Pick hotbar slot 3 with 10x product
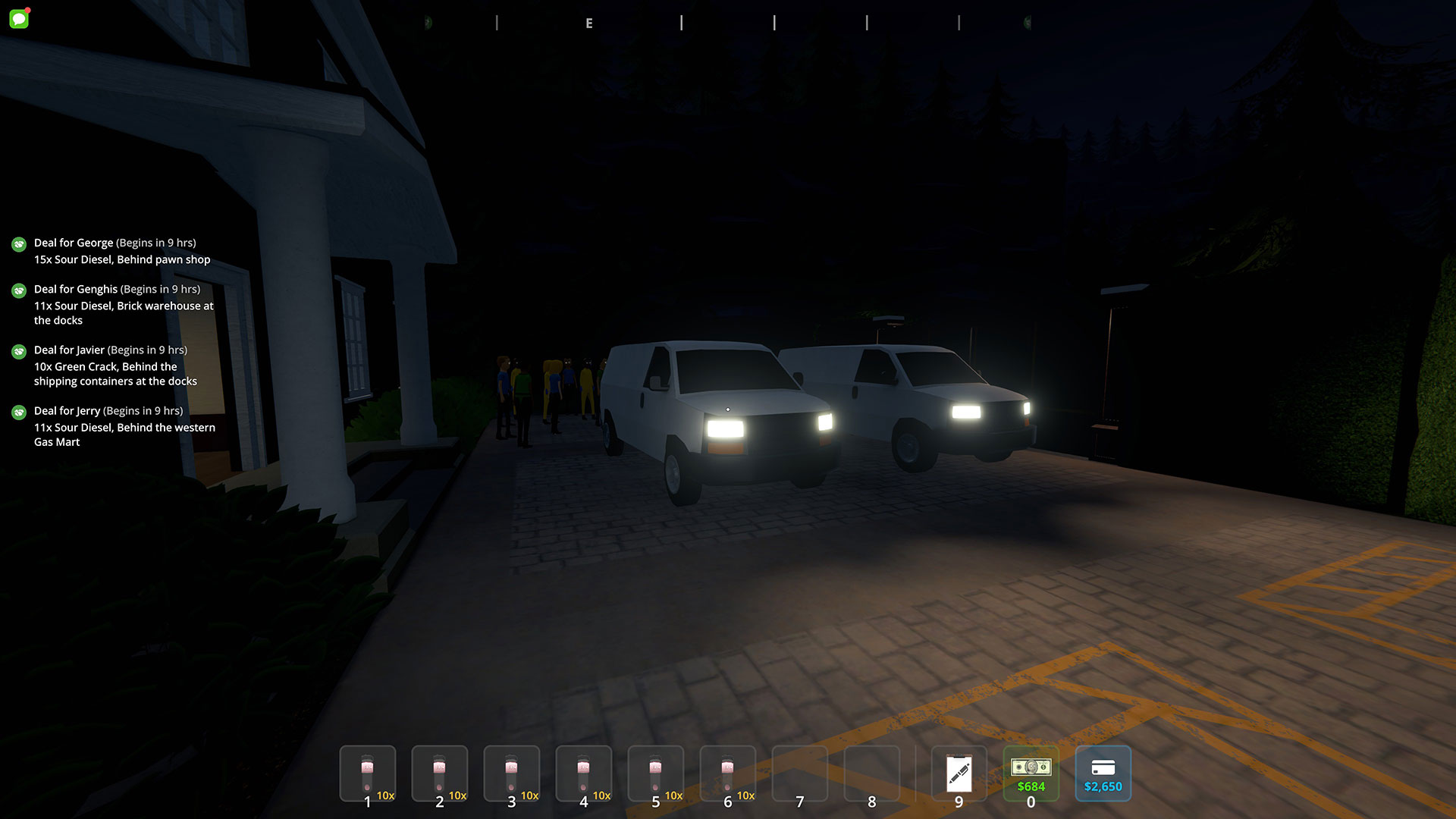The image size is (1456, 819). pyautogui.click(x=512, y=773)
